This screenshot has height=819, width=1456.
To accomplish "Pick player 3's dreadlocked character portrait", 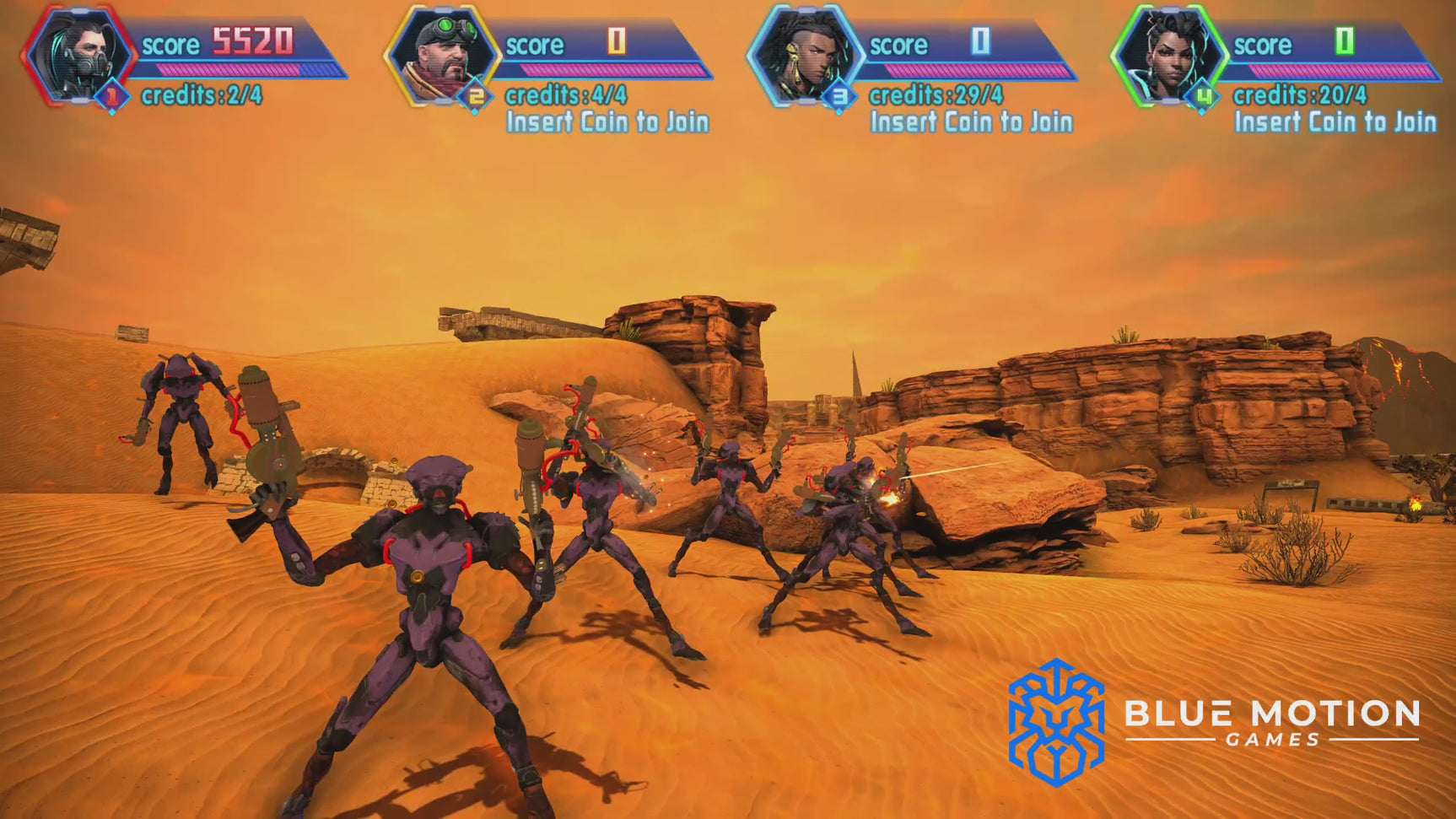I will [x=806, y=56].
